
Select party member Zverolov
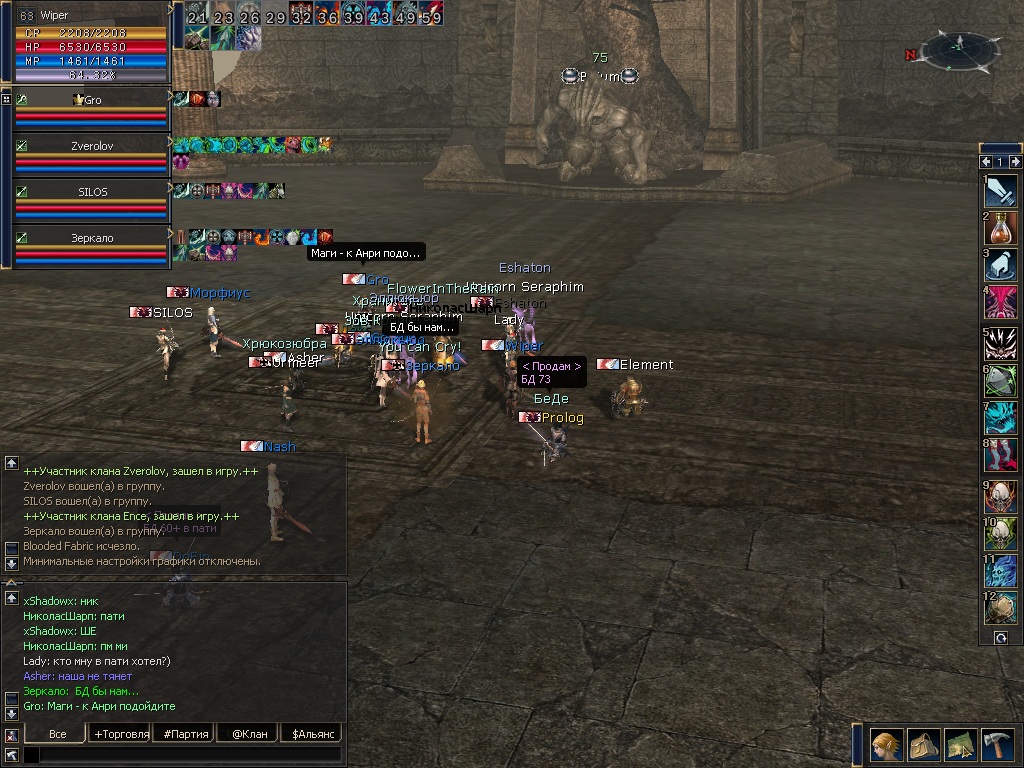(90, 146)
